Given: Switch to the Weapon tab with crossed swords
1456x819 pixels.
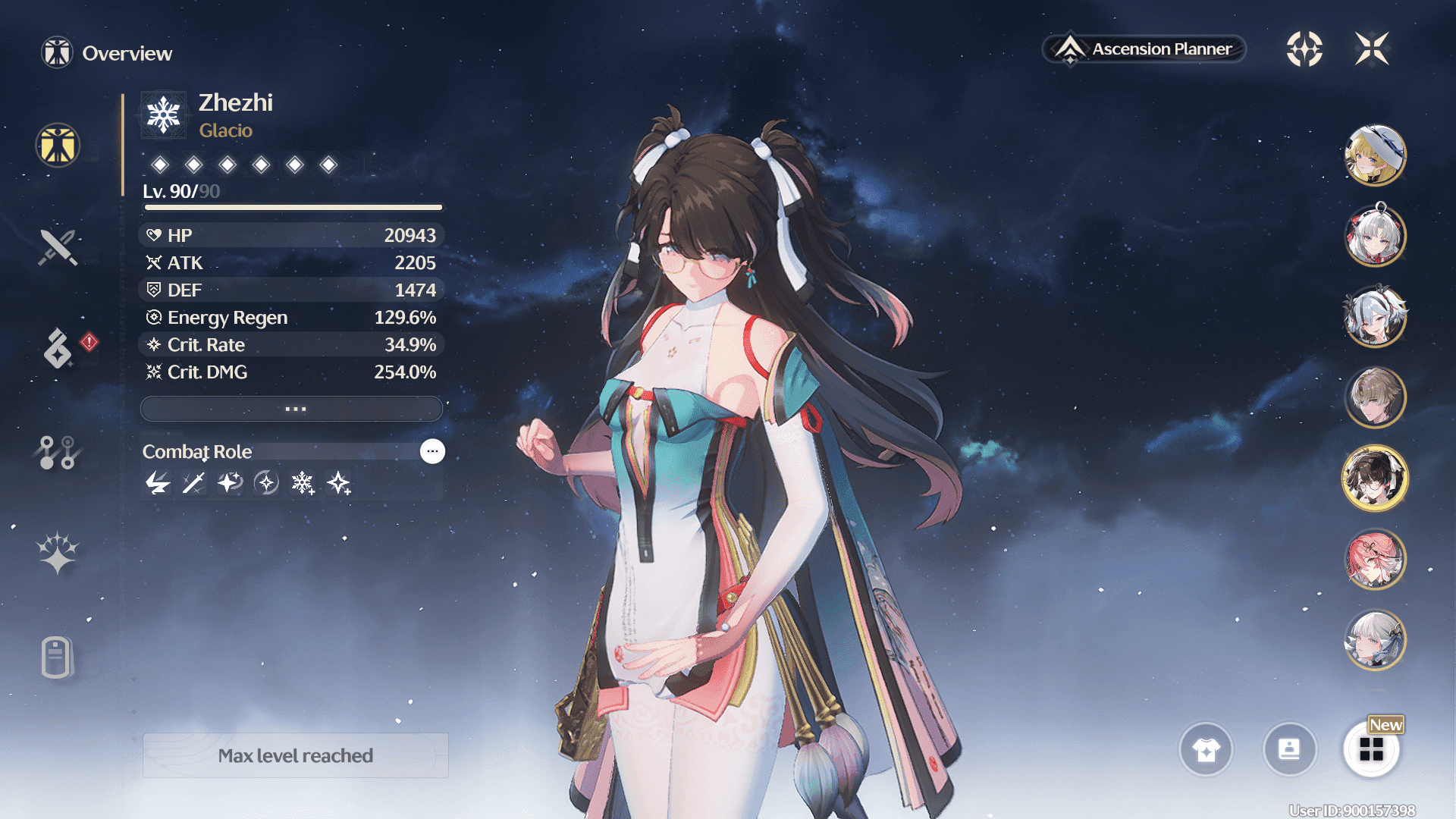Looking at the screenshot, I should (58, 247).
